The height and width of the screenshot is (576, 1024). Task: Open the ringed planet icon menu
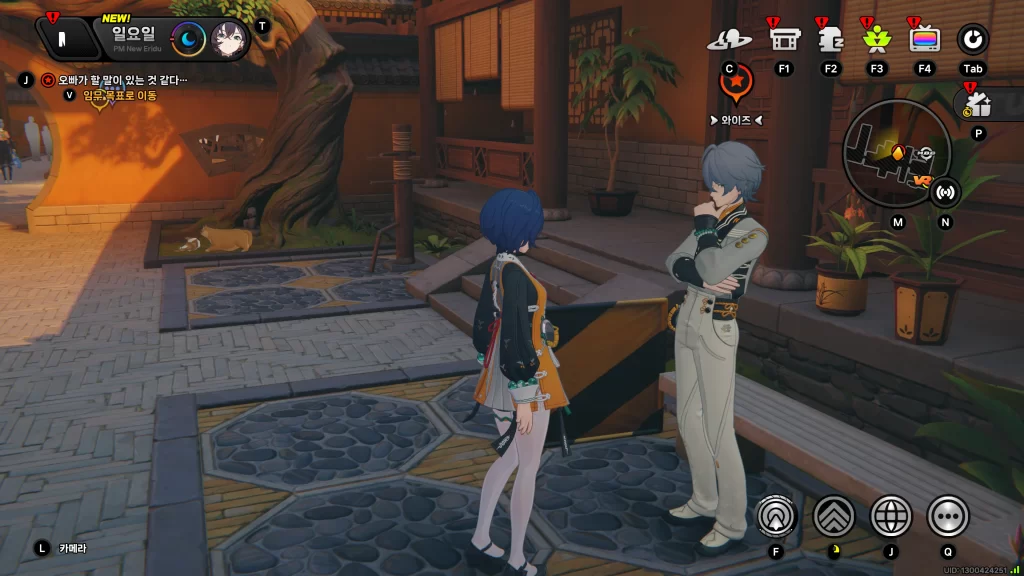[729, 40]
